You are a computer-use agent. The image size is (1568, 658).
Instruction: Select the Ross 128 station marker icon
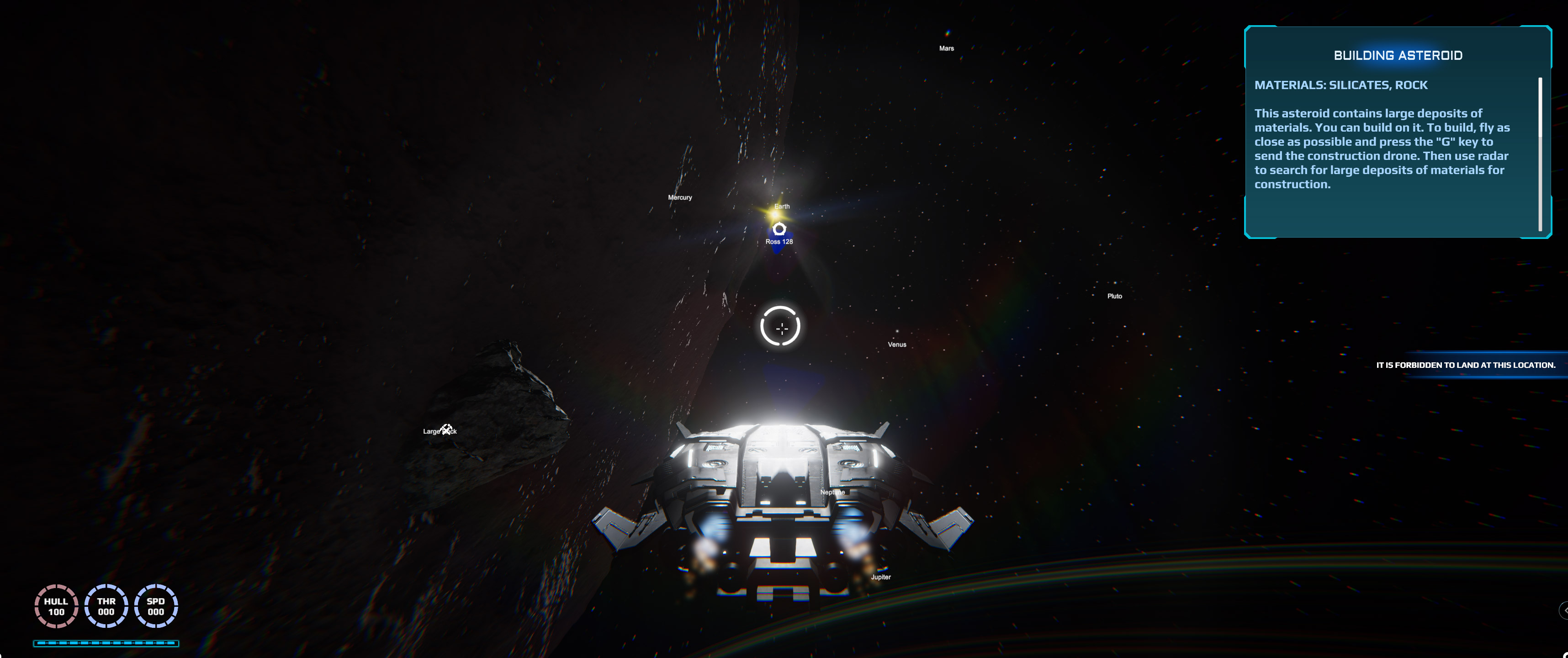click(779, 229)
